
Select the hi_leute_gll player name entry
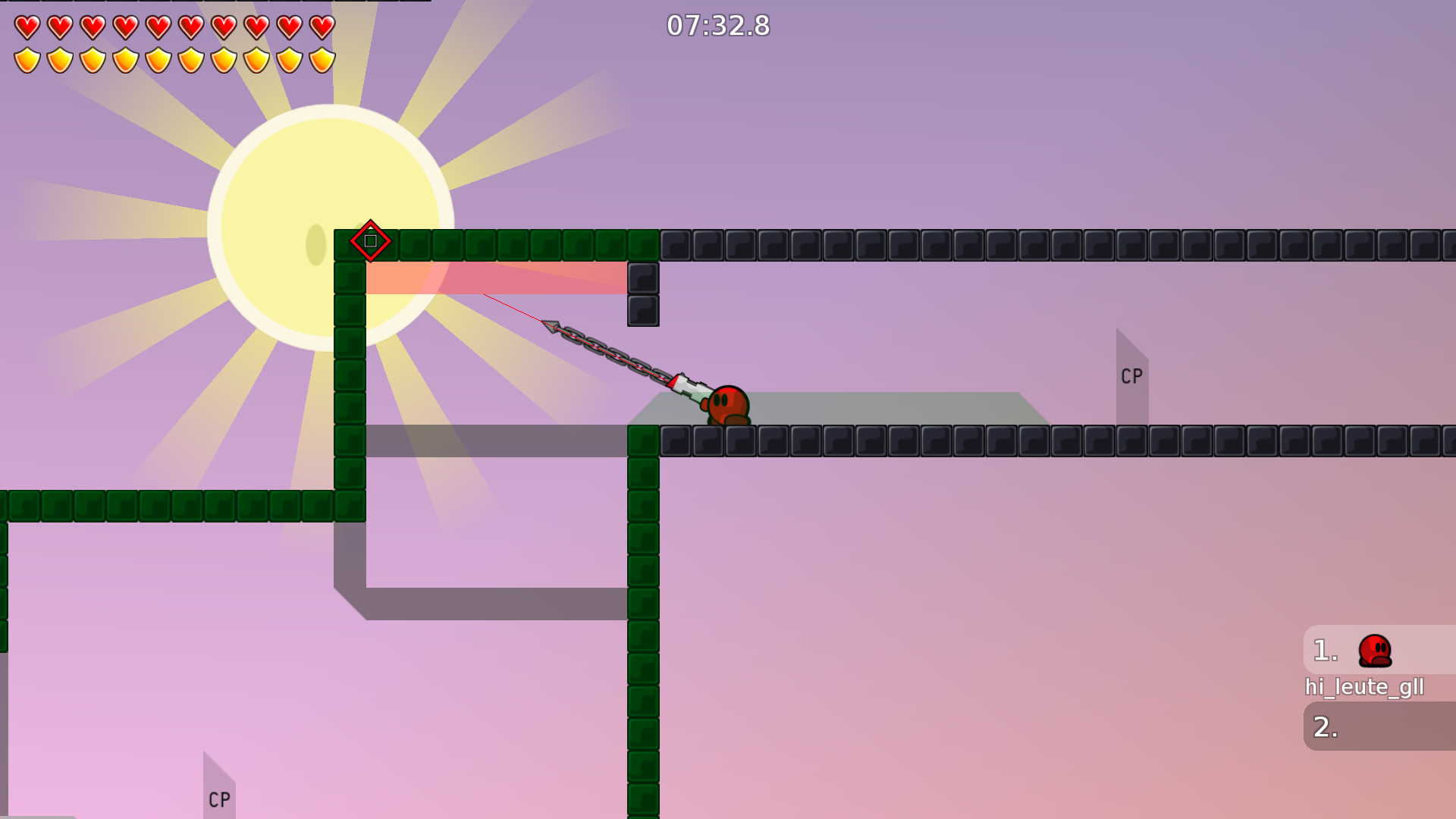pos(1365,687)
